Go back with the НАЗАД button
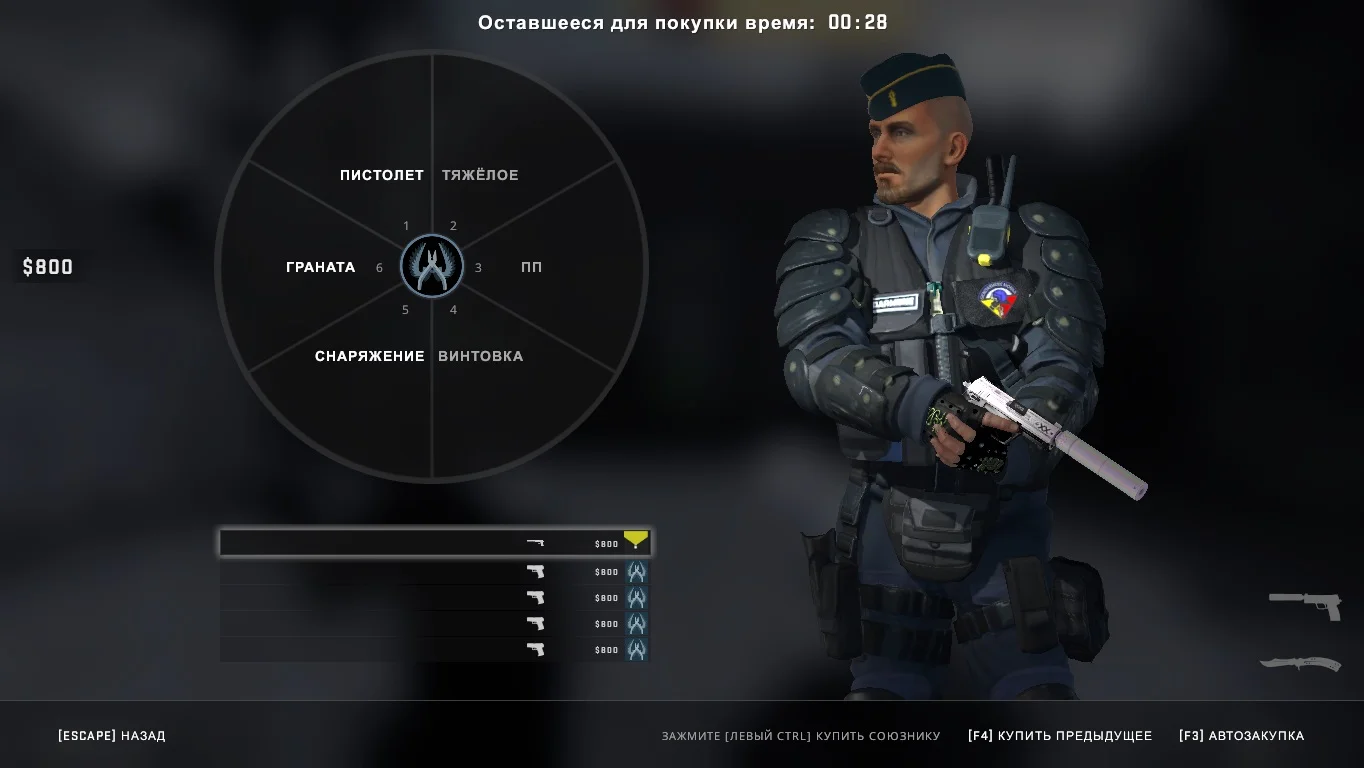 pyautogui.click(x=112, y=736)
